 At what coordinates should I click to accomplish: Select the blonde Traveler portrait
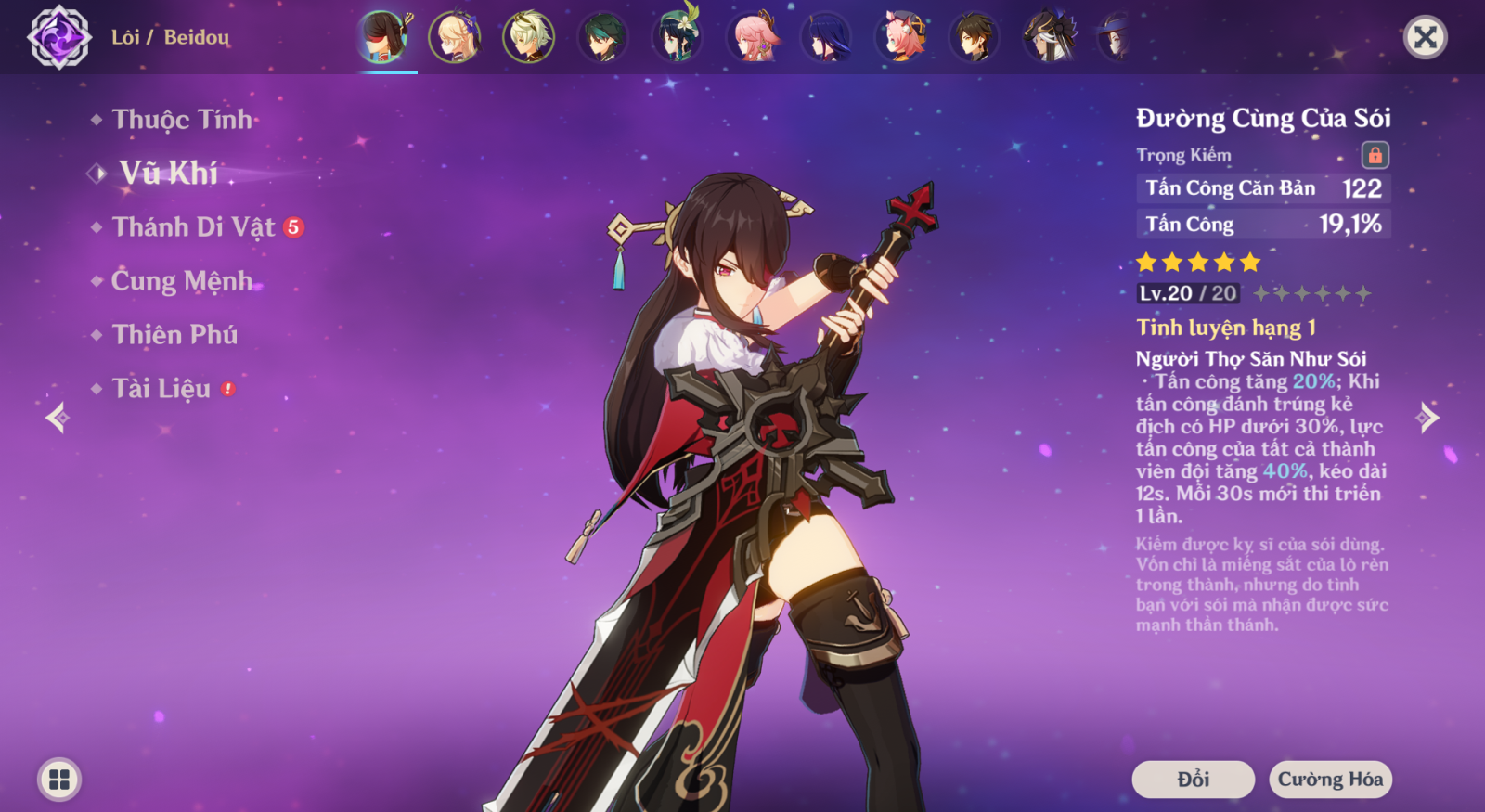[455, 38]
